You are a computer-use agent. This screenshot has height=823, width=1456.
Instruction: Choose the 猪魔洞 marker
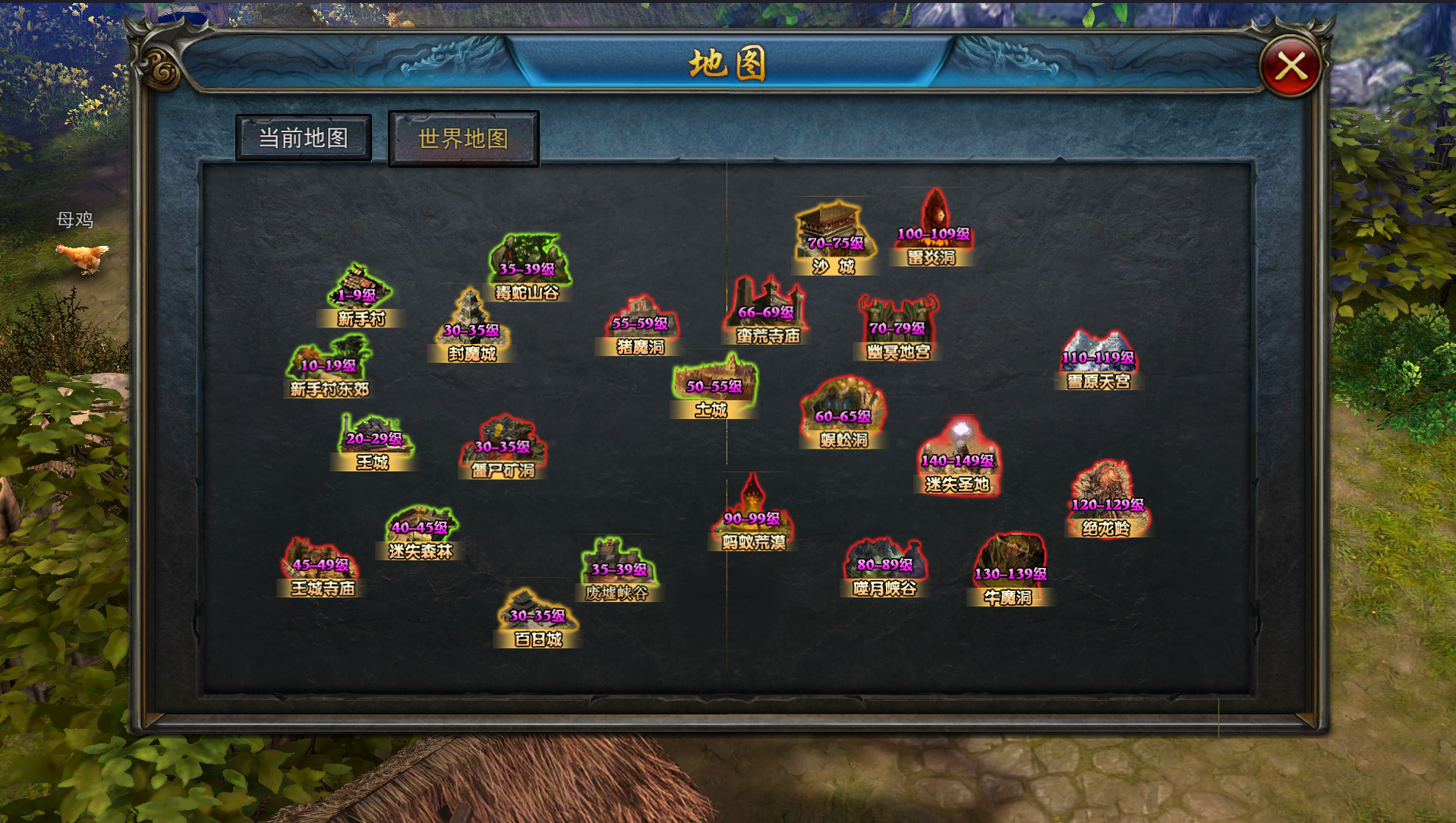641,326
